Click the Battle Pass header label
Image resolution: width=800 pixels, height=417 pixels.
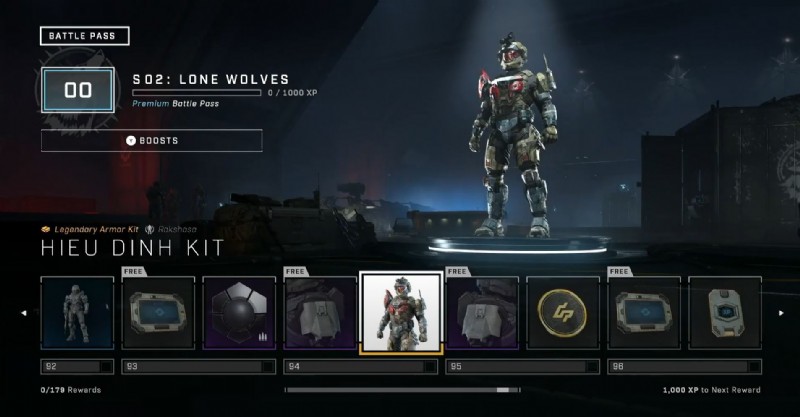(x=85, y=36)
